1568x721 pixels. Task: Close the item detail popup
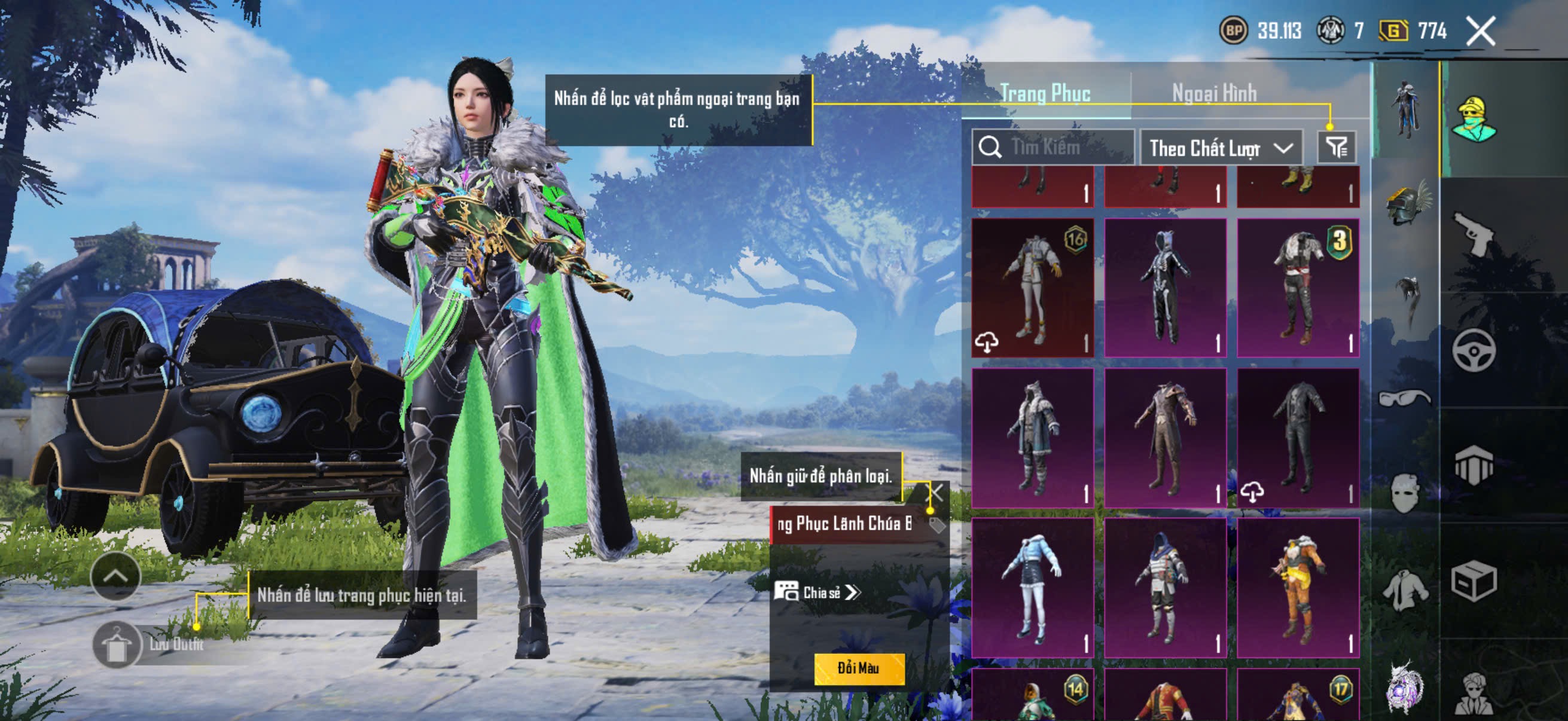pyautogui.click(x=935, y=492)
